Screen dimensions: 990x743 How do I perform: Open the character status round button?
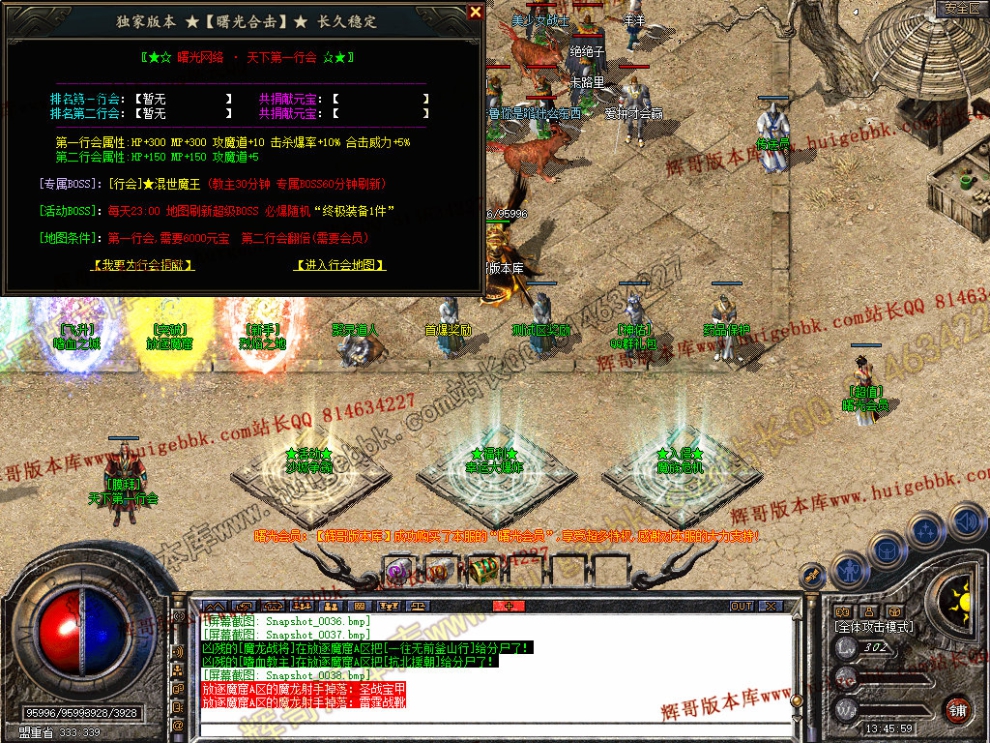coord(849,568)
